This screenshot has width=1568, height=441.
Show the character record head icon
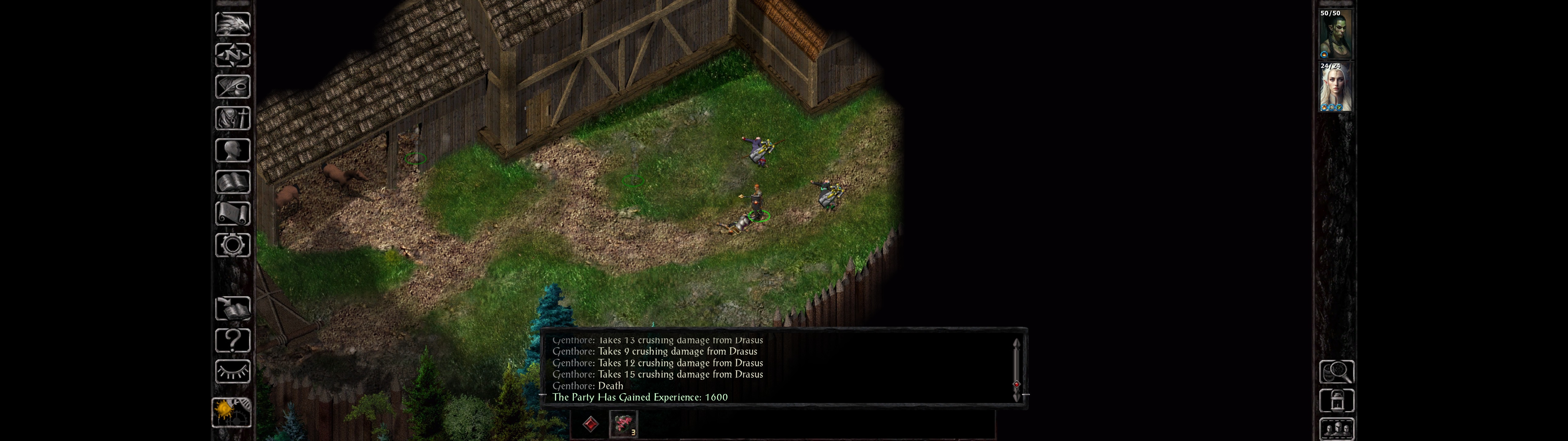pos(232,150)
